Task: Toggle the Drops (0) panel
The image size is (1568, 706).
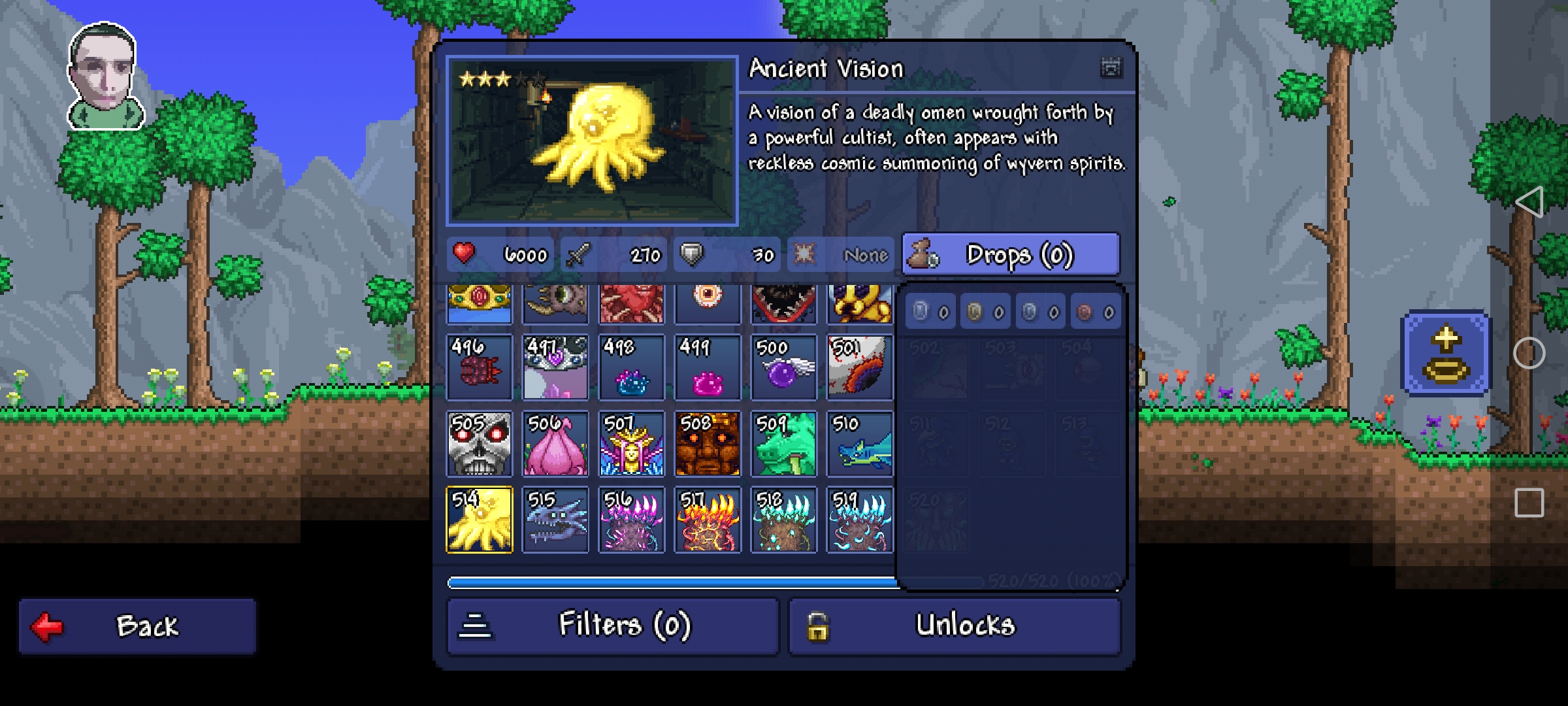Action: 1010,254
